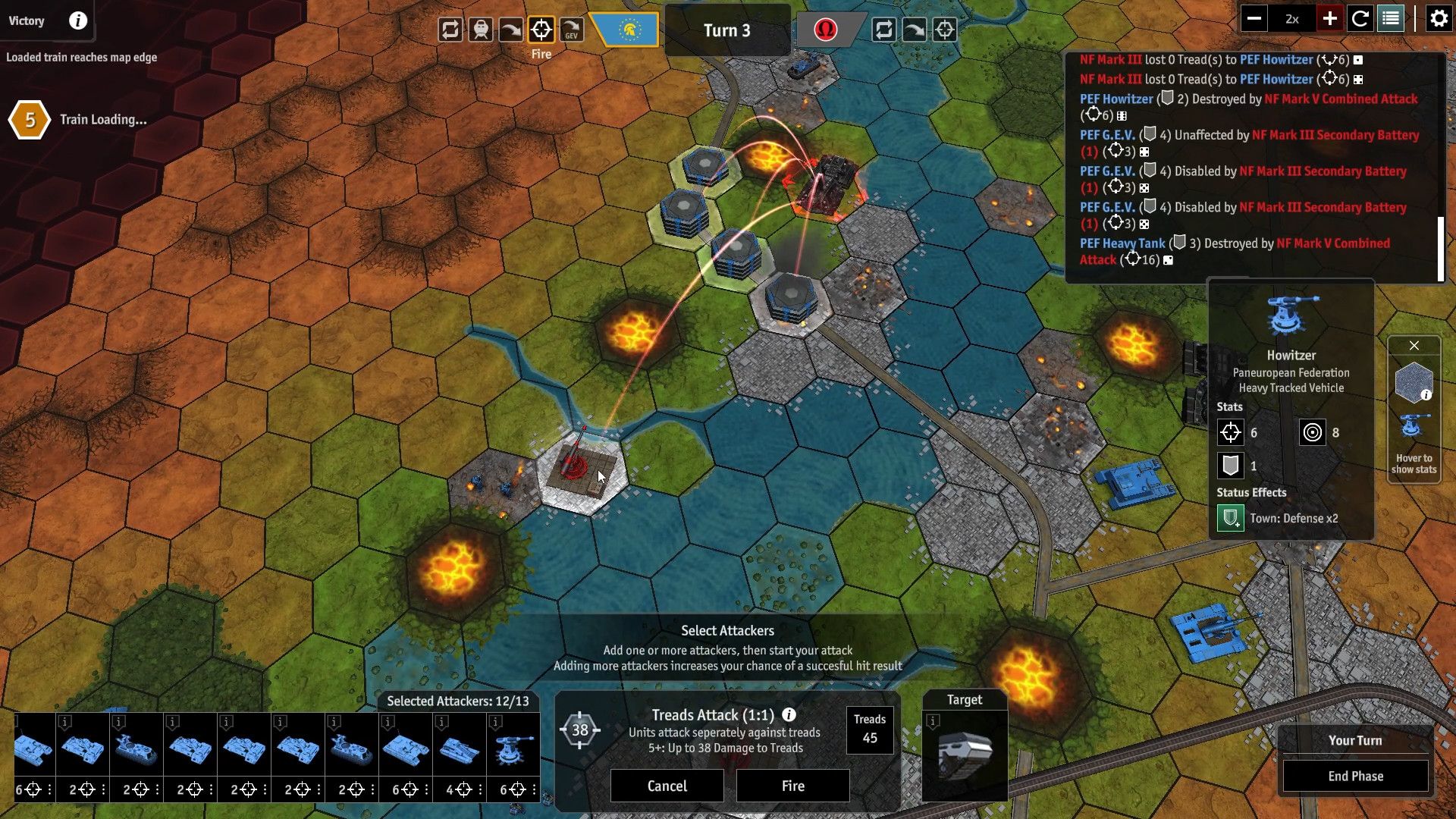Click the restart mission icon
The width and height of the screenshot is (1456, 819).
[1361, 18]
